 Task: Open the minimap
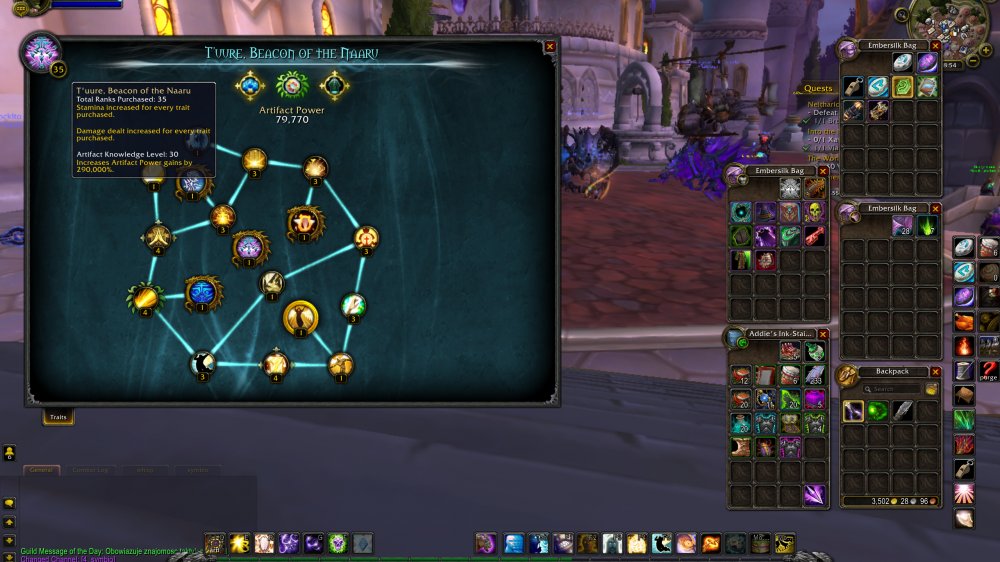tap(951, 30)
